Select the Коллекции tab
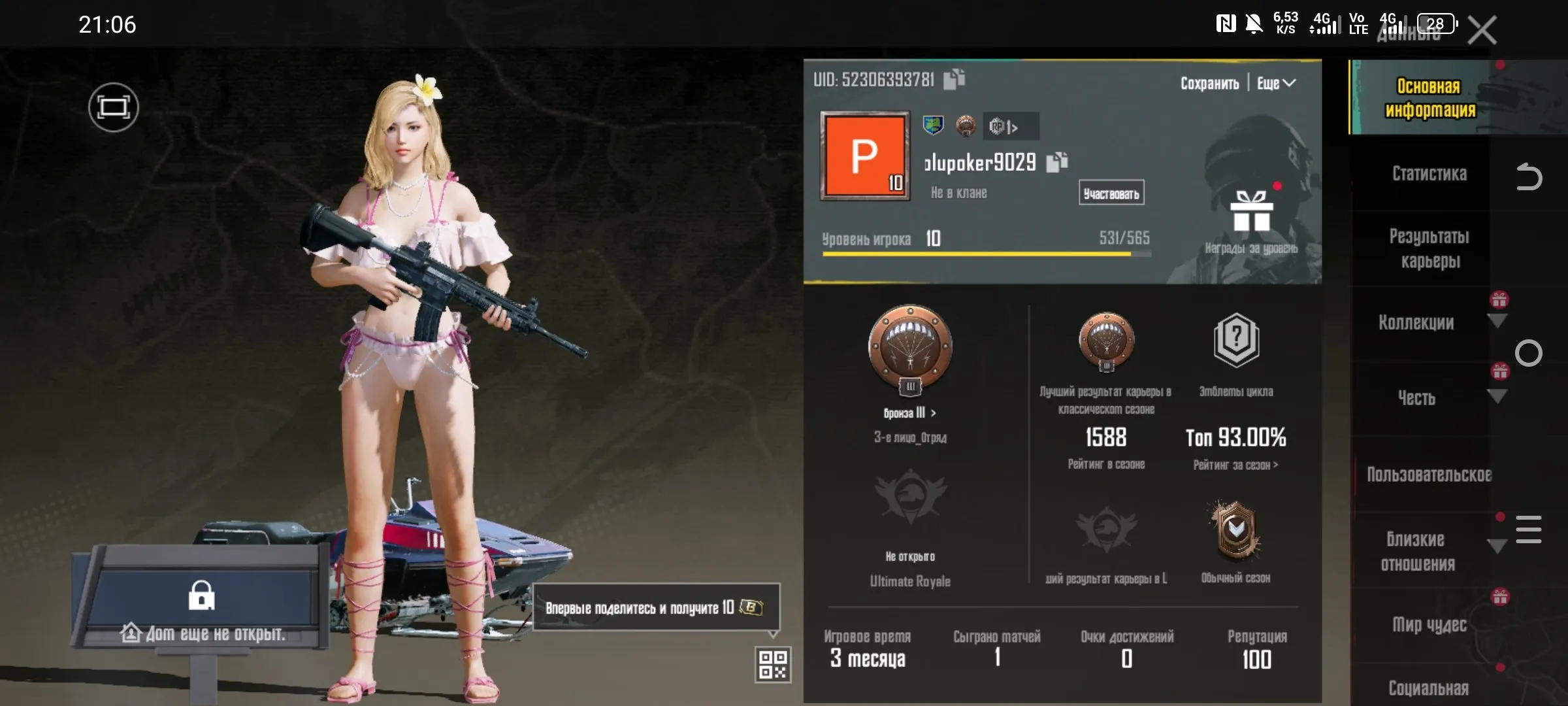The height and width of the screenshot is (706, 1568). pyautogui.click(x=1416, y=323)
